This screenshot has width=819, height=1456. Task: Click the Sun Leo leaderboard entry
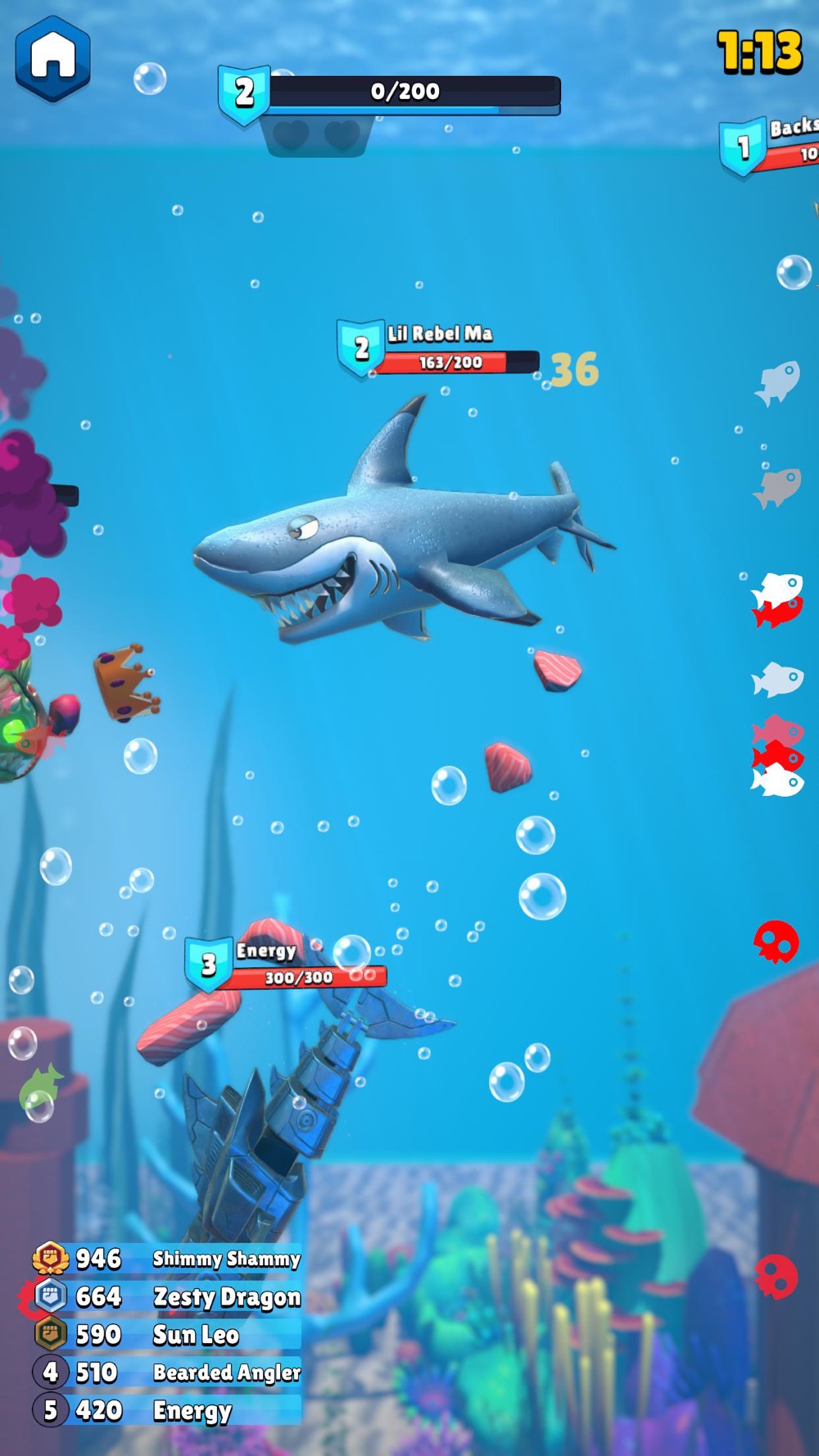tap(168, 1335)
